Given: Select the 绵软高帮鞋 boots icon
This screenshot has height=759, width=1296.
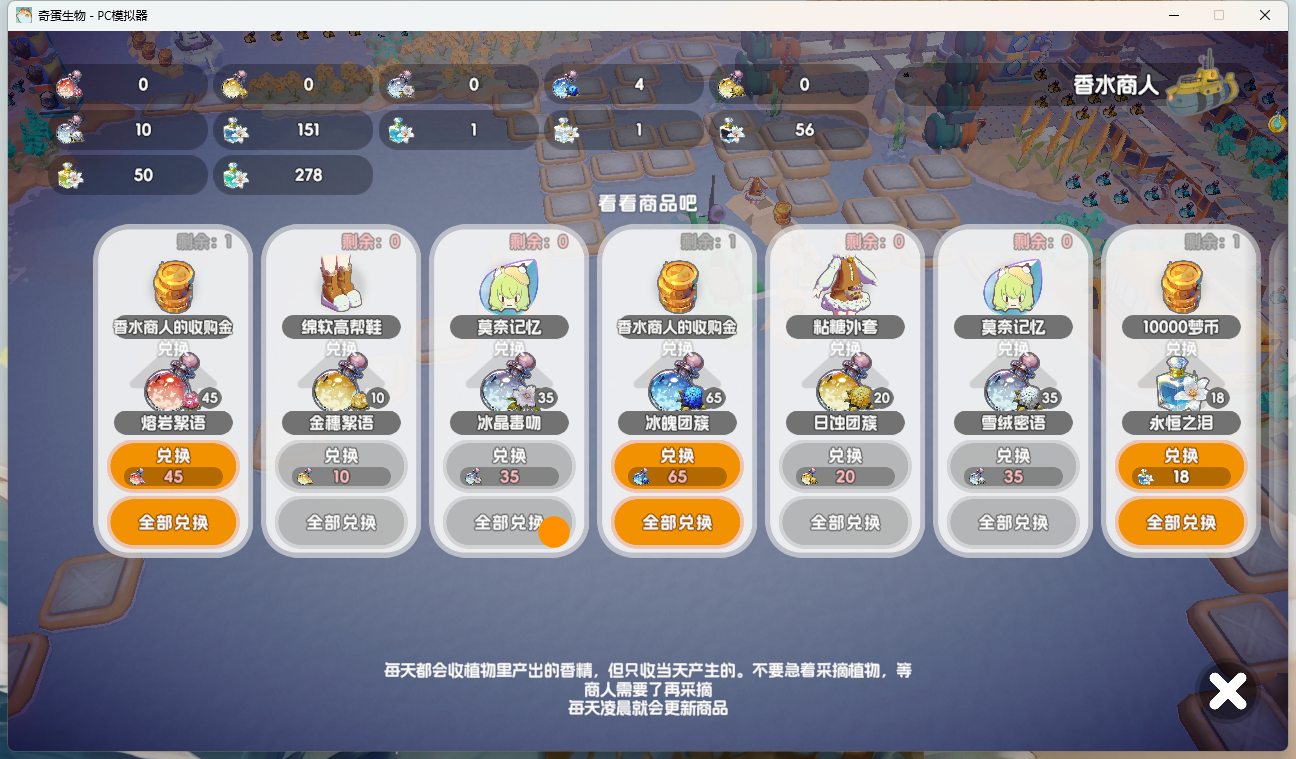Looking at the screenshot, I should tap(341, 287).
